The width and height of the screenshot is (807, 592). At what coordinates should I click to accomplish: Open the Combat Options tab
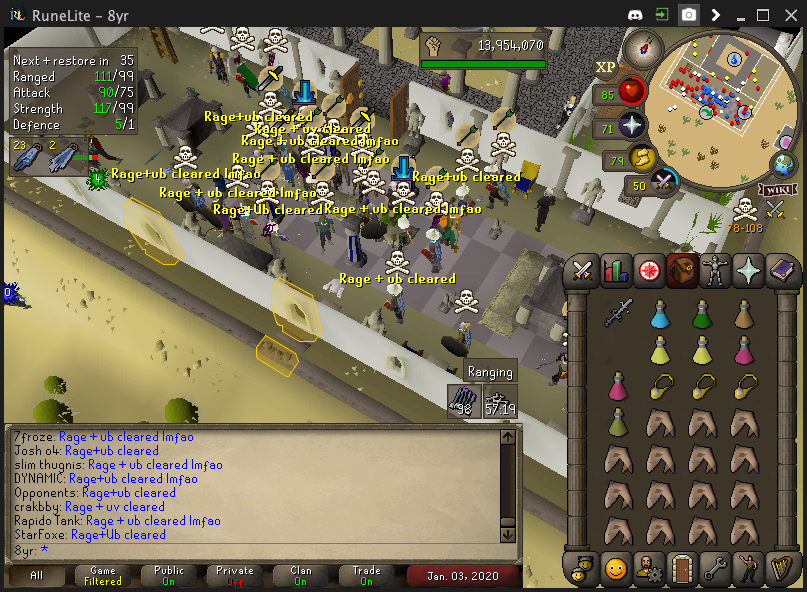pyautogui.click(x=583, y=271)
